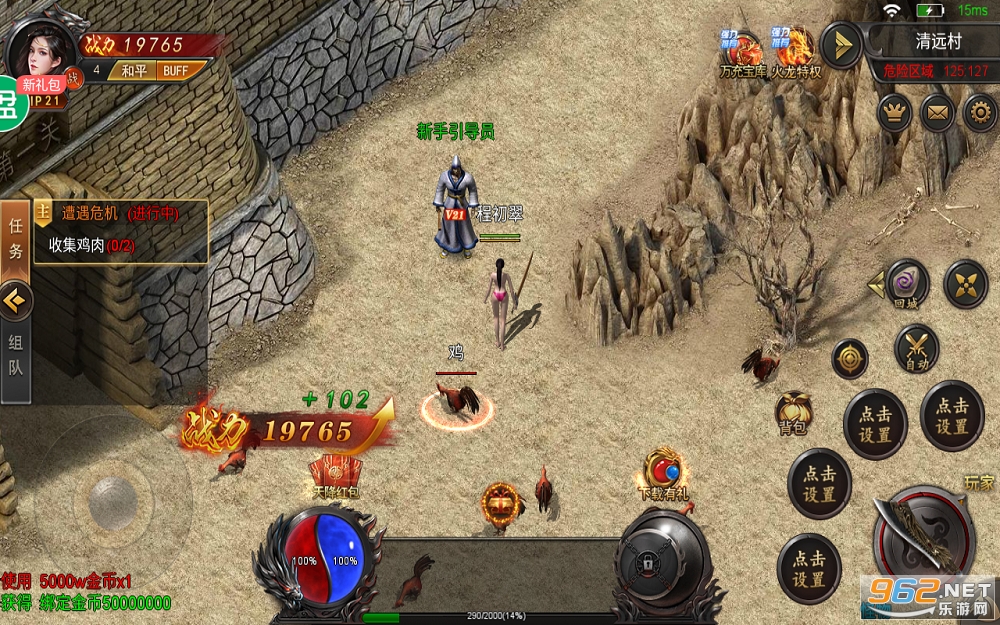Switch to the 组队 team tab
This screenshot has width=1000, height=625.
(16, 353)
